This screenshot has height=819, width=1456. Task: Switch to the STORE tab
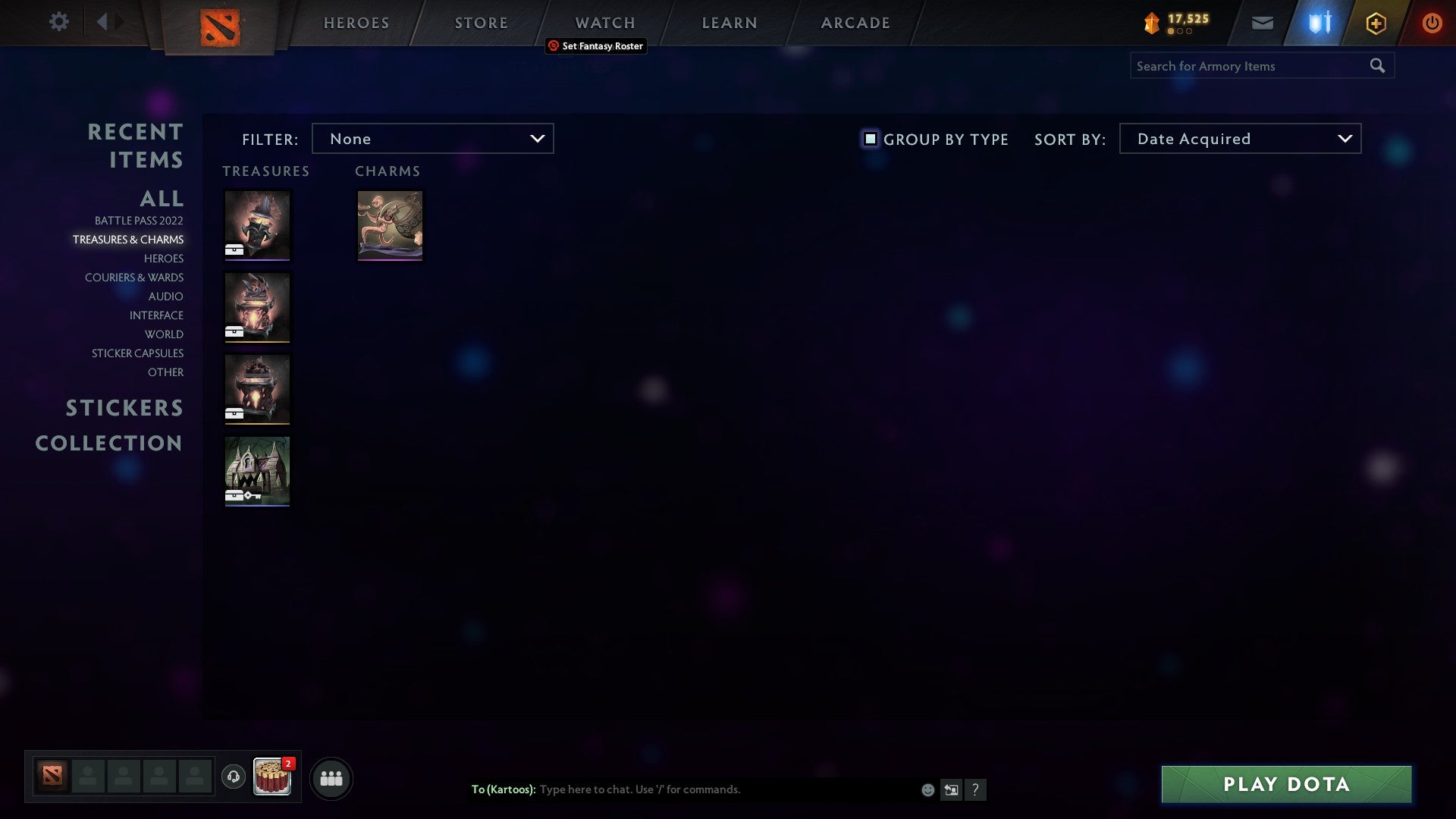481,22
